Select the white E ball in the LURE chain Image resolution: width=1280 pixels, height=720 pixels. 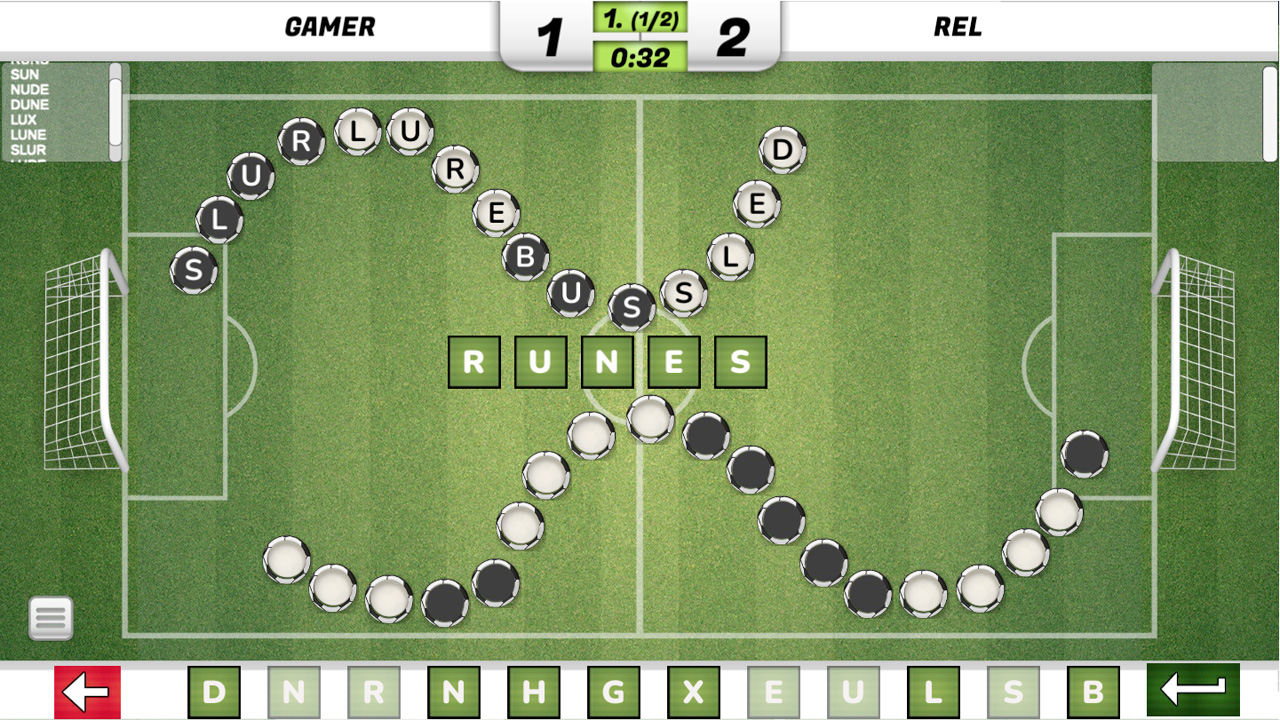(x=496, y=212)
